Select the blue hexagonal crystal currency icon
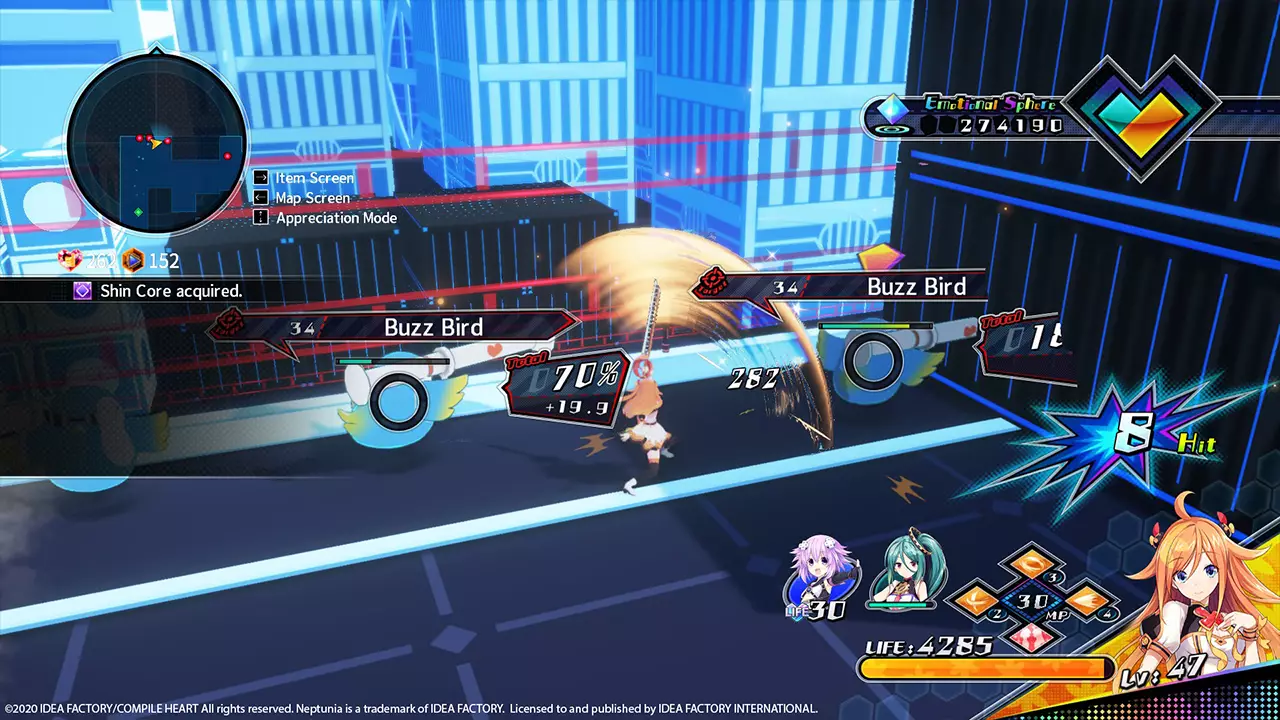 click(x=133, y=260)
